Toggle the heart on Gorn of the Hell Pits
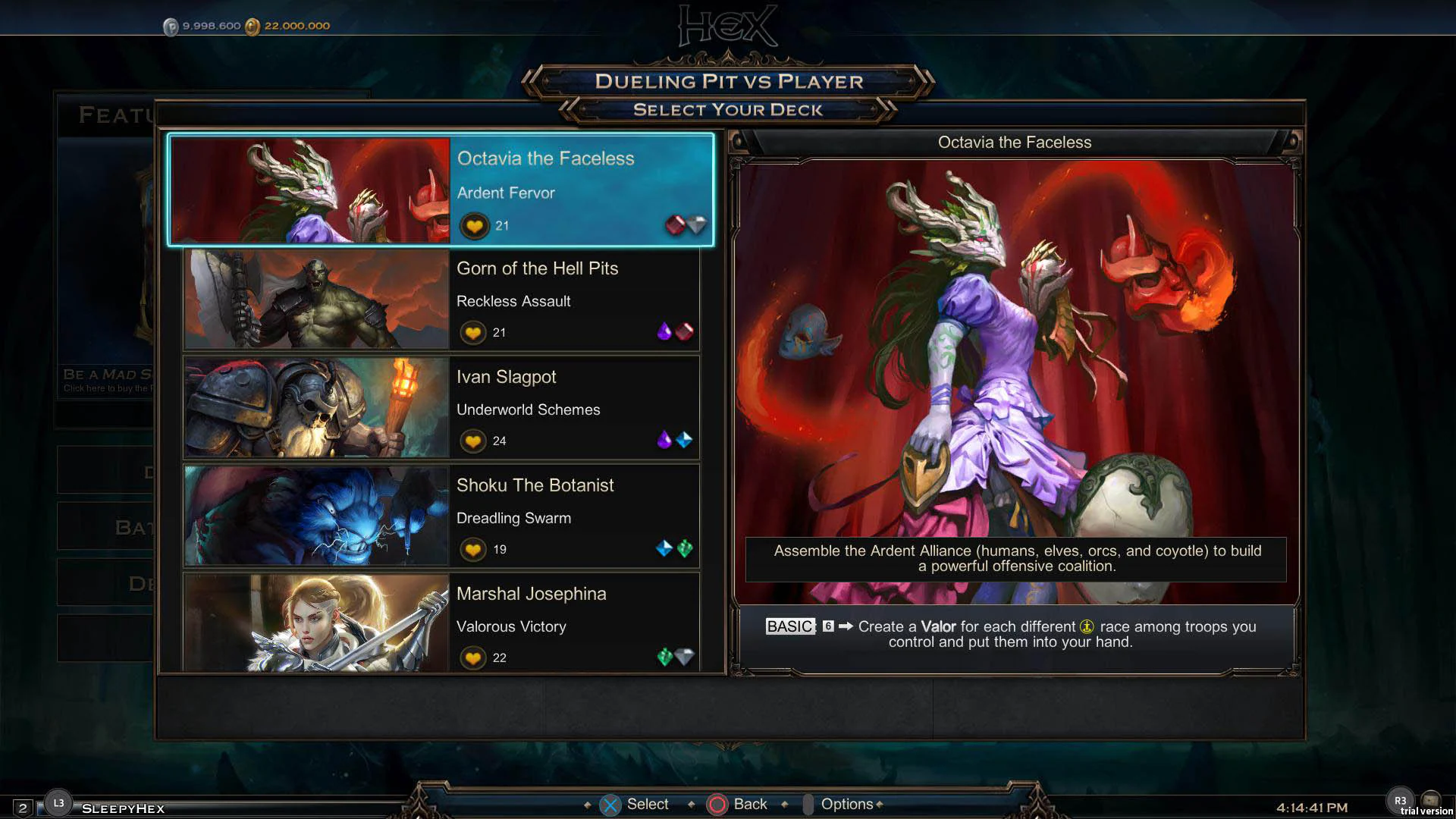1456x819 pixels. 472,332
